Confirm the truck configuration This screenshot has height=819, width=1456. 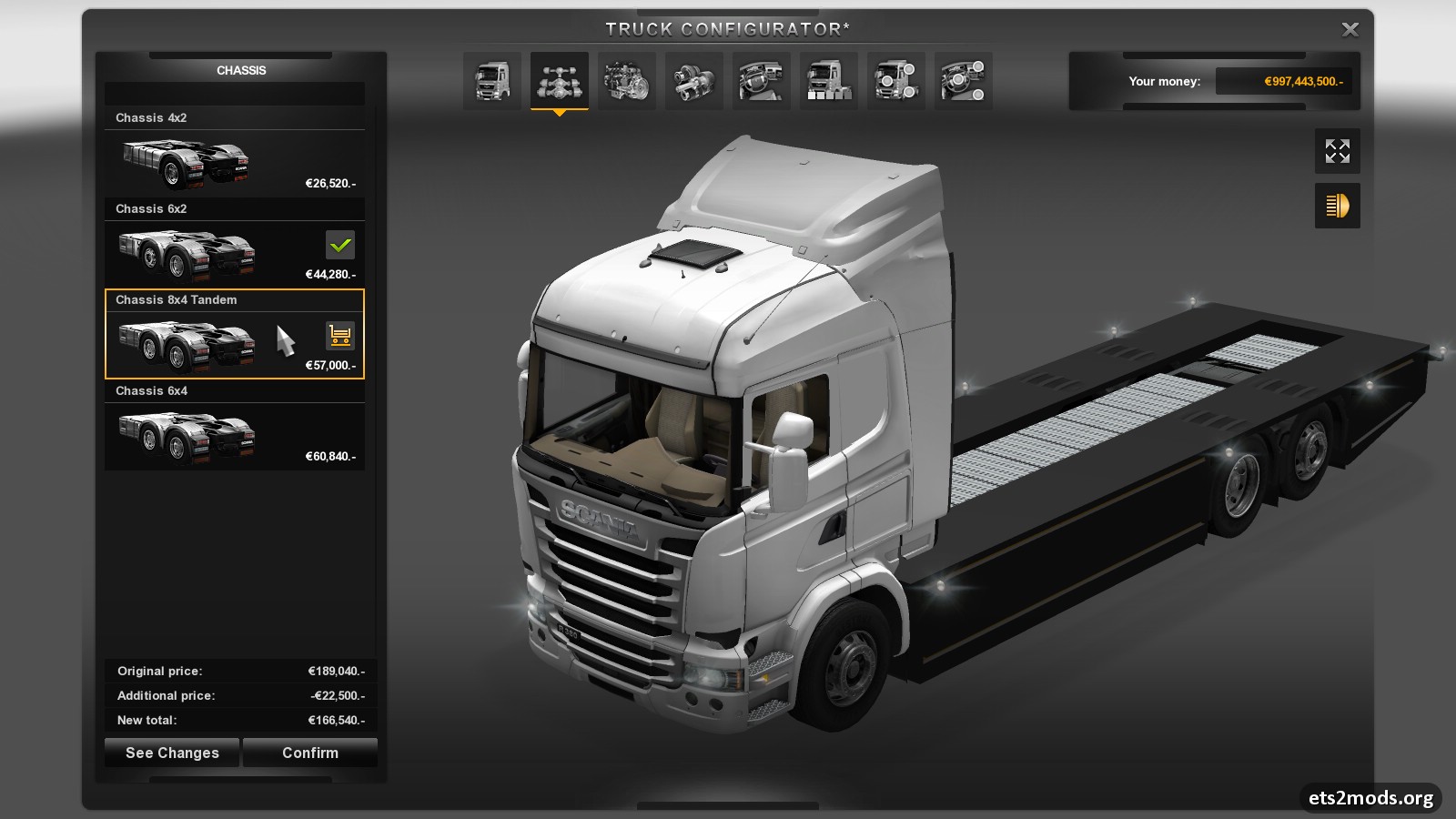coord(310,753)
